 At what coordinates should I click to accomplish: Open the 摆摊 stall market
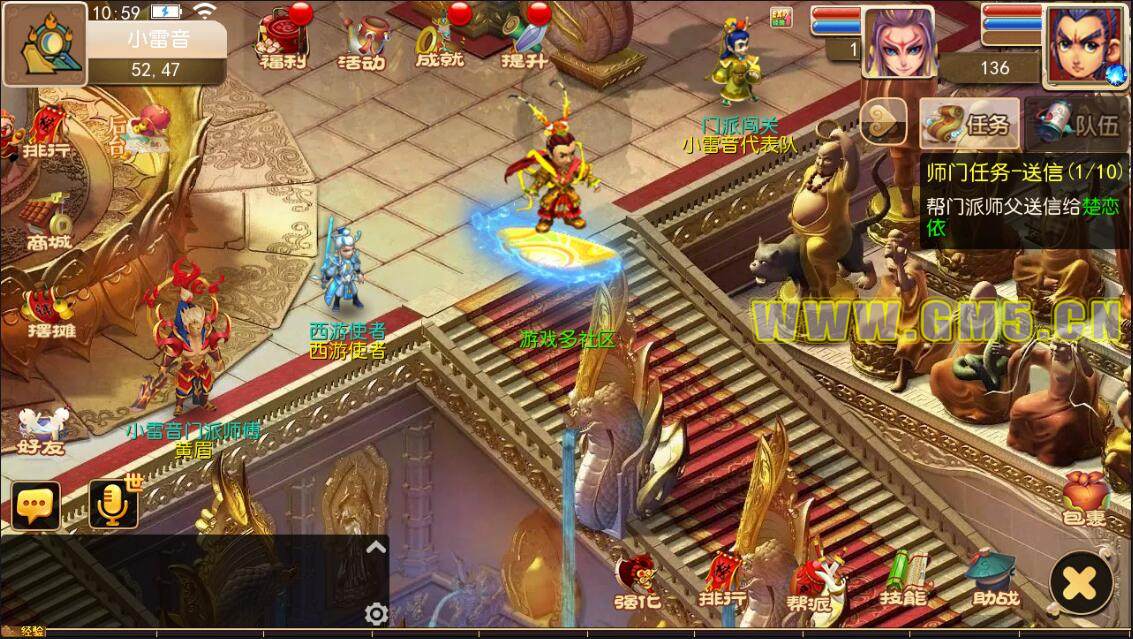pos(50,310)
